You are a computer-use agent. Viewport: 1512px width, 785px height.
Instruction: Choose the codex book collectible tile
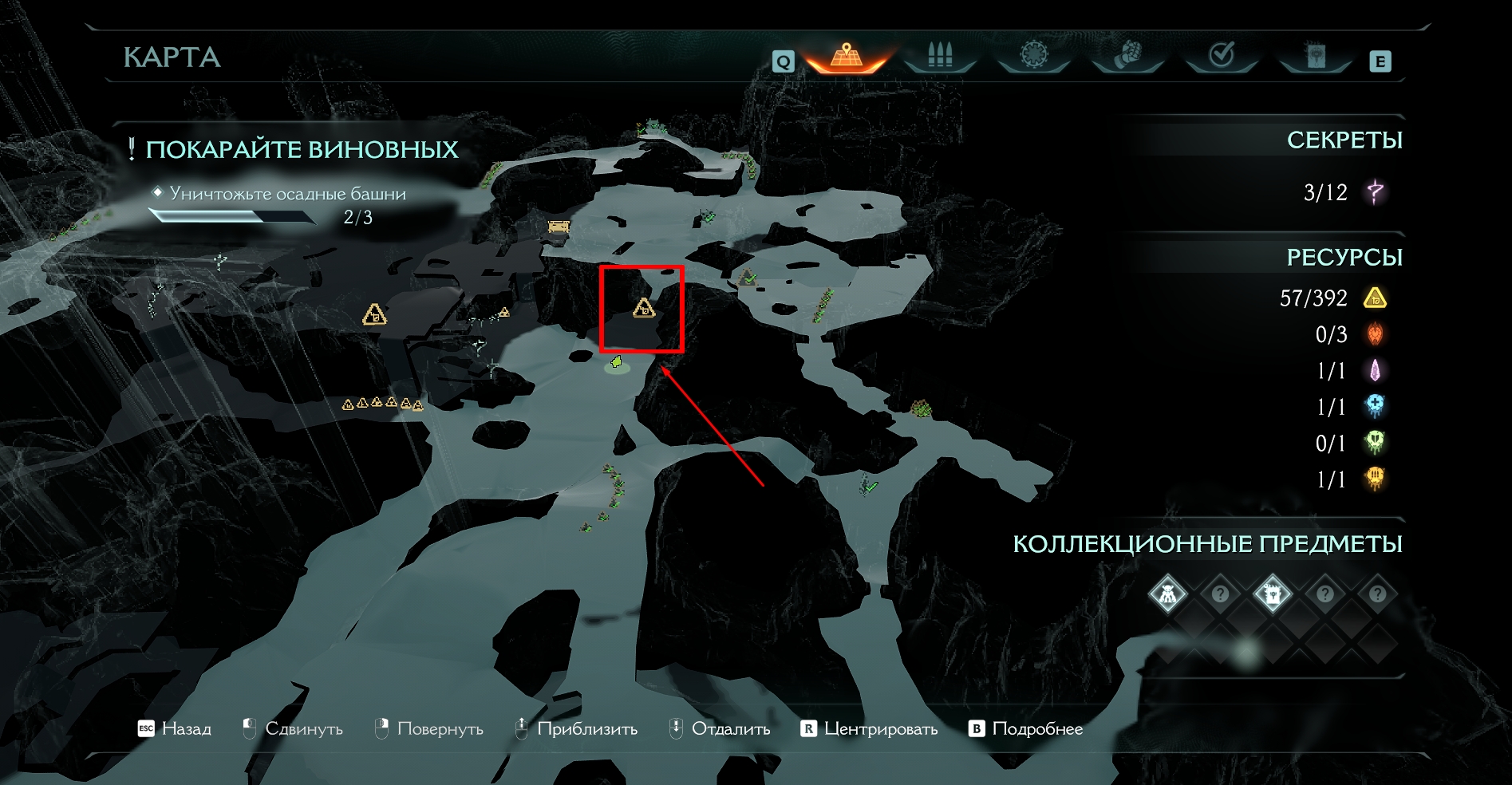tap(1272, 594)
